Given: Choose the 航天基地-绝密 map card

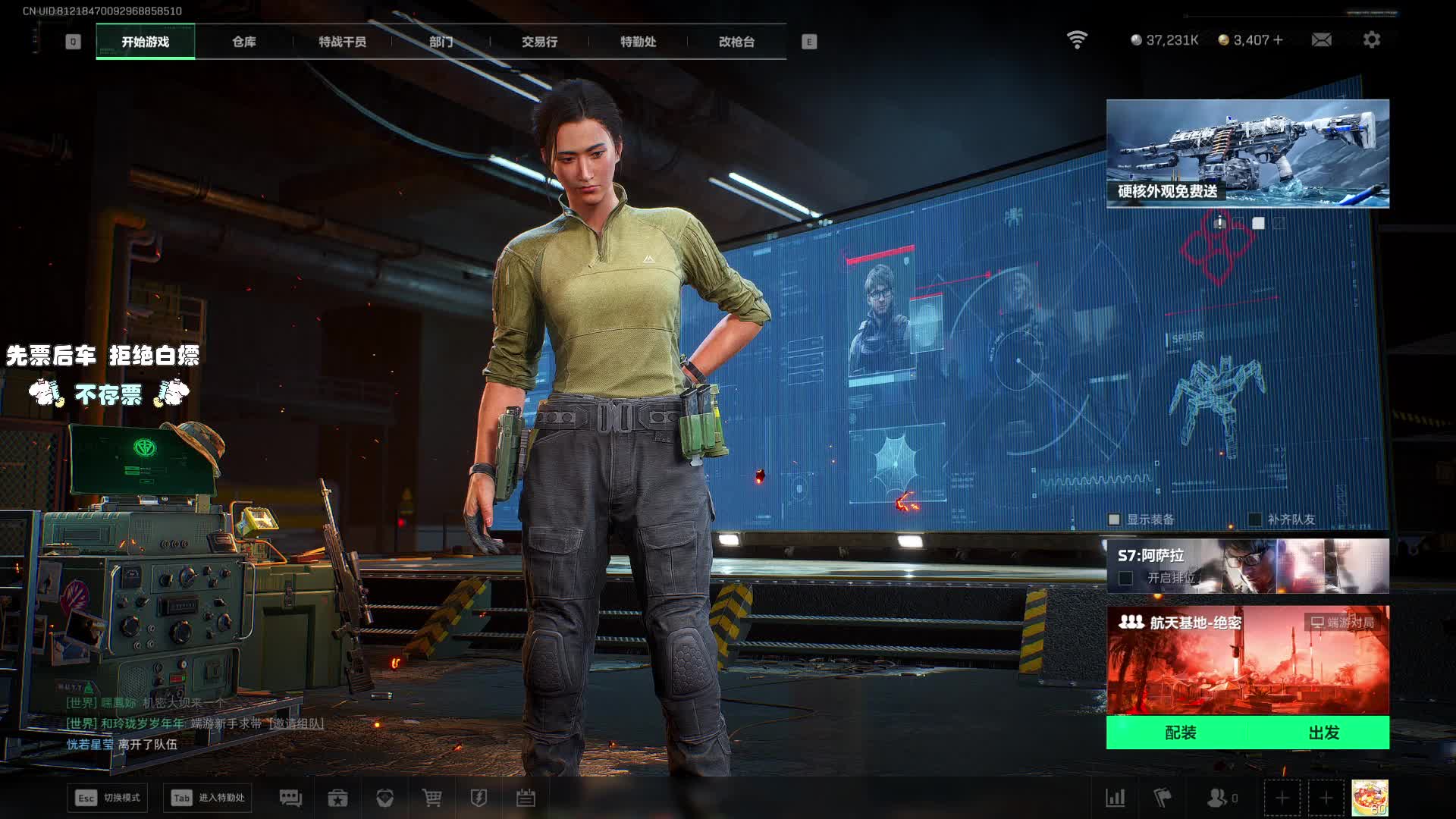Looking at the screenshot, I should (x=1247, y=660).
